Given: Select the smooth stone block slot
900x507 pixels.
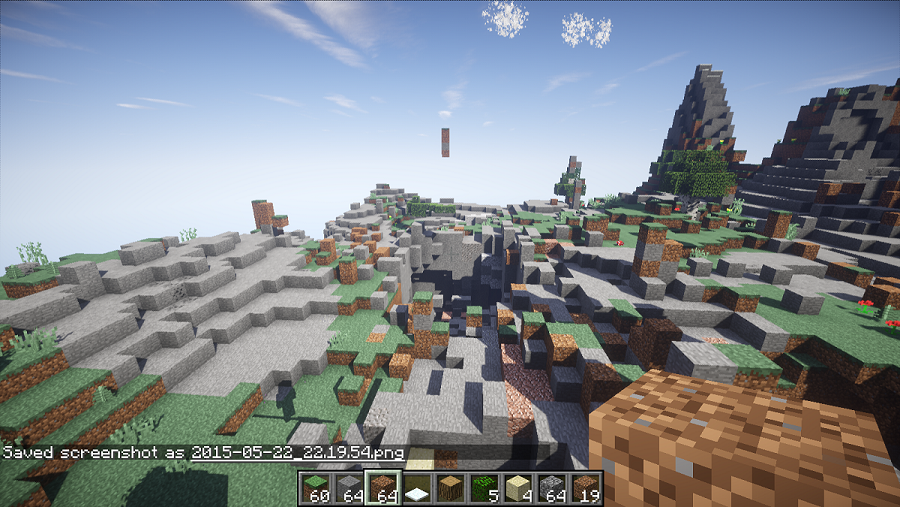Looking at the screenshot, I should tap(349, 488).
